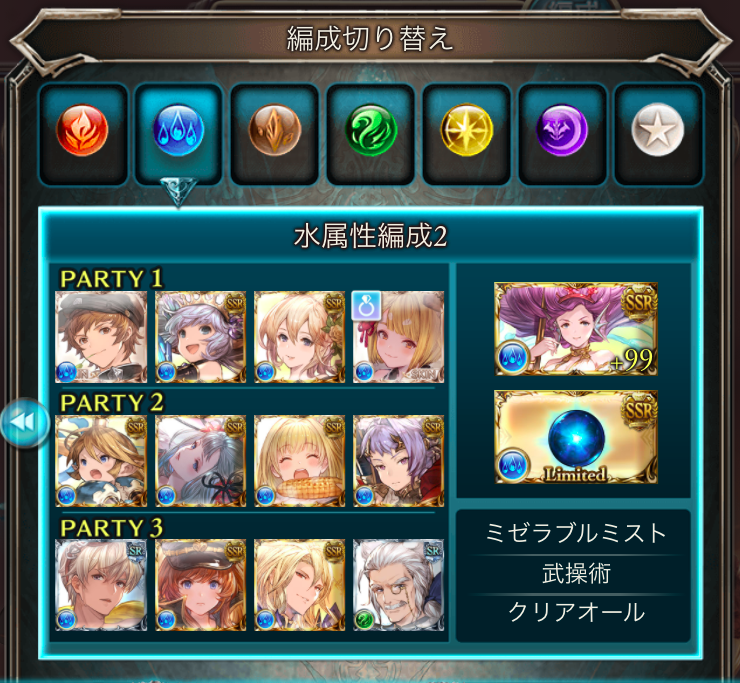Open the white star tab
This screenshot has height=683, width=740.
[658, 129]
